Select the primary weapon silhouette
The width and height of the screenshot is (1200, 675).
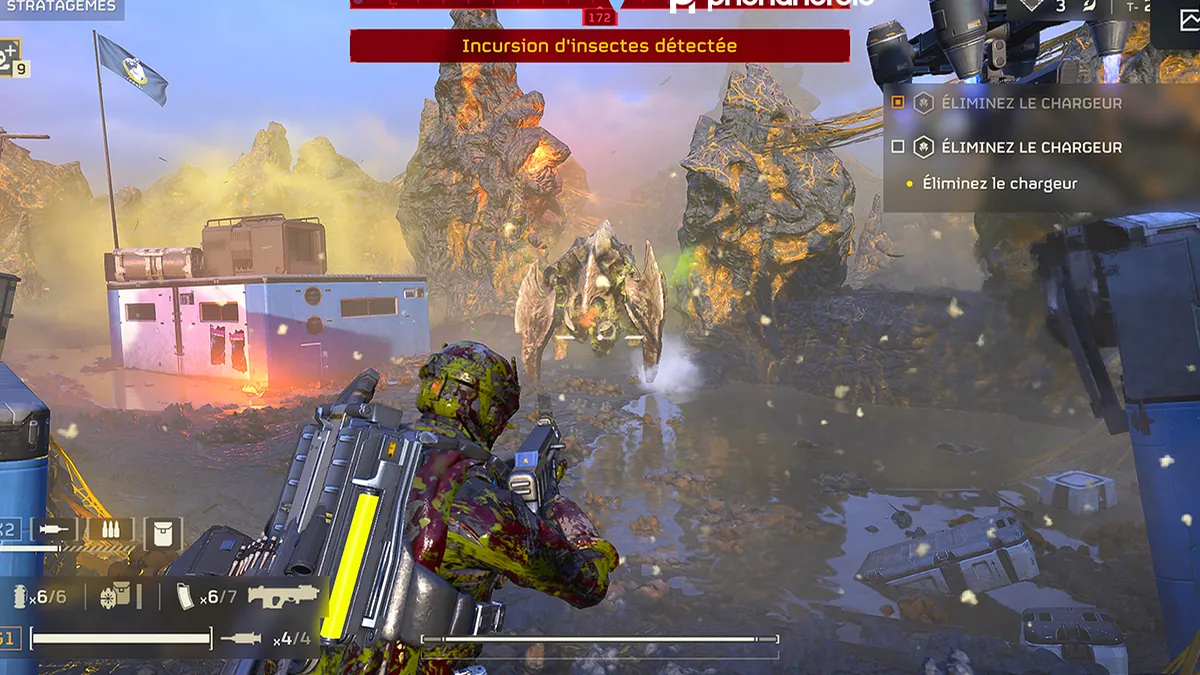click(283, 596)
